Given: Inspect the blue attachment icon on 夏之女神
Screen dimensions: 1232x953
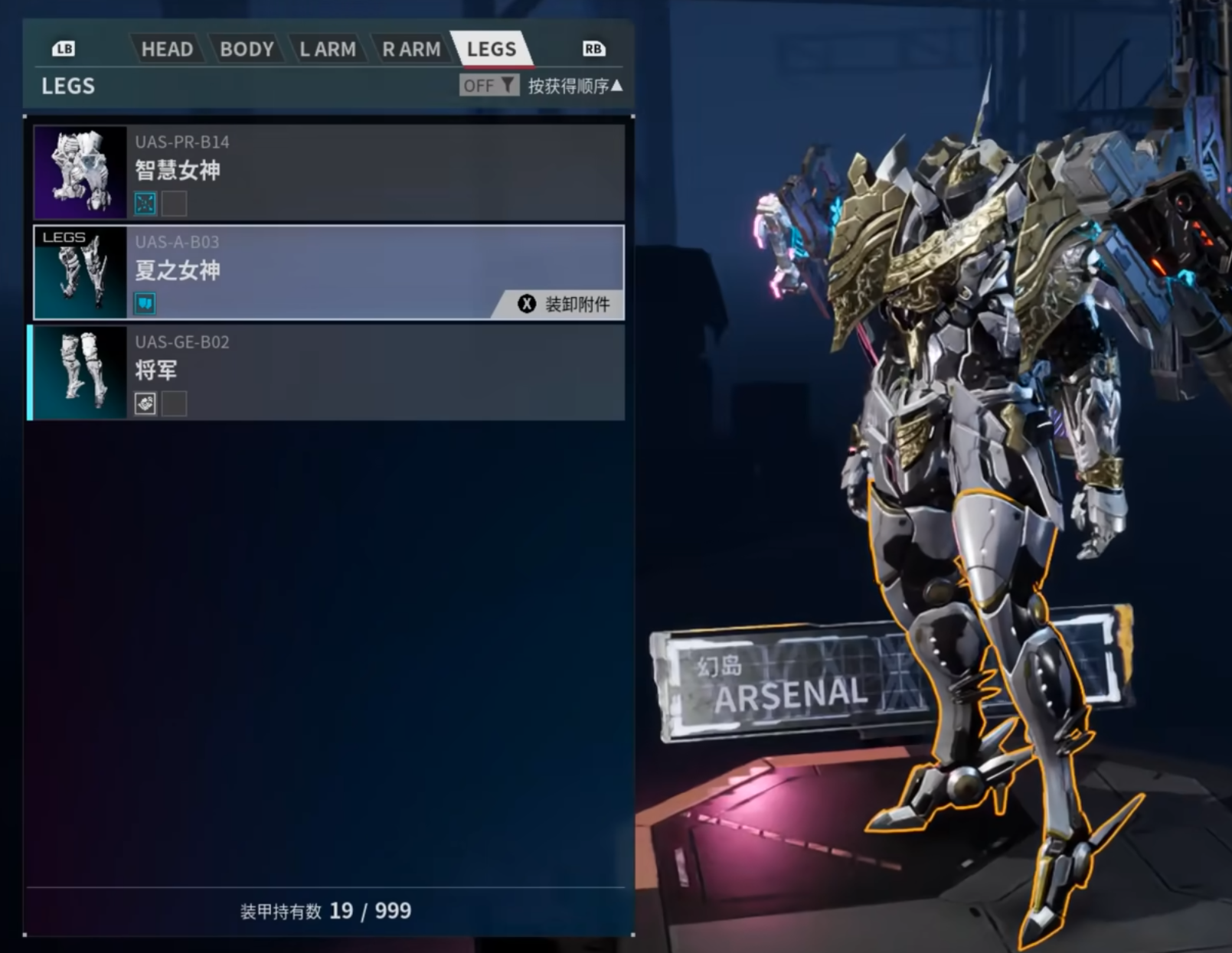Looking at the screenshot, I should click(x=145, y=304).
